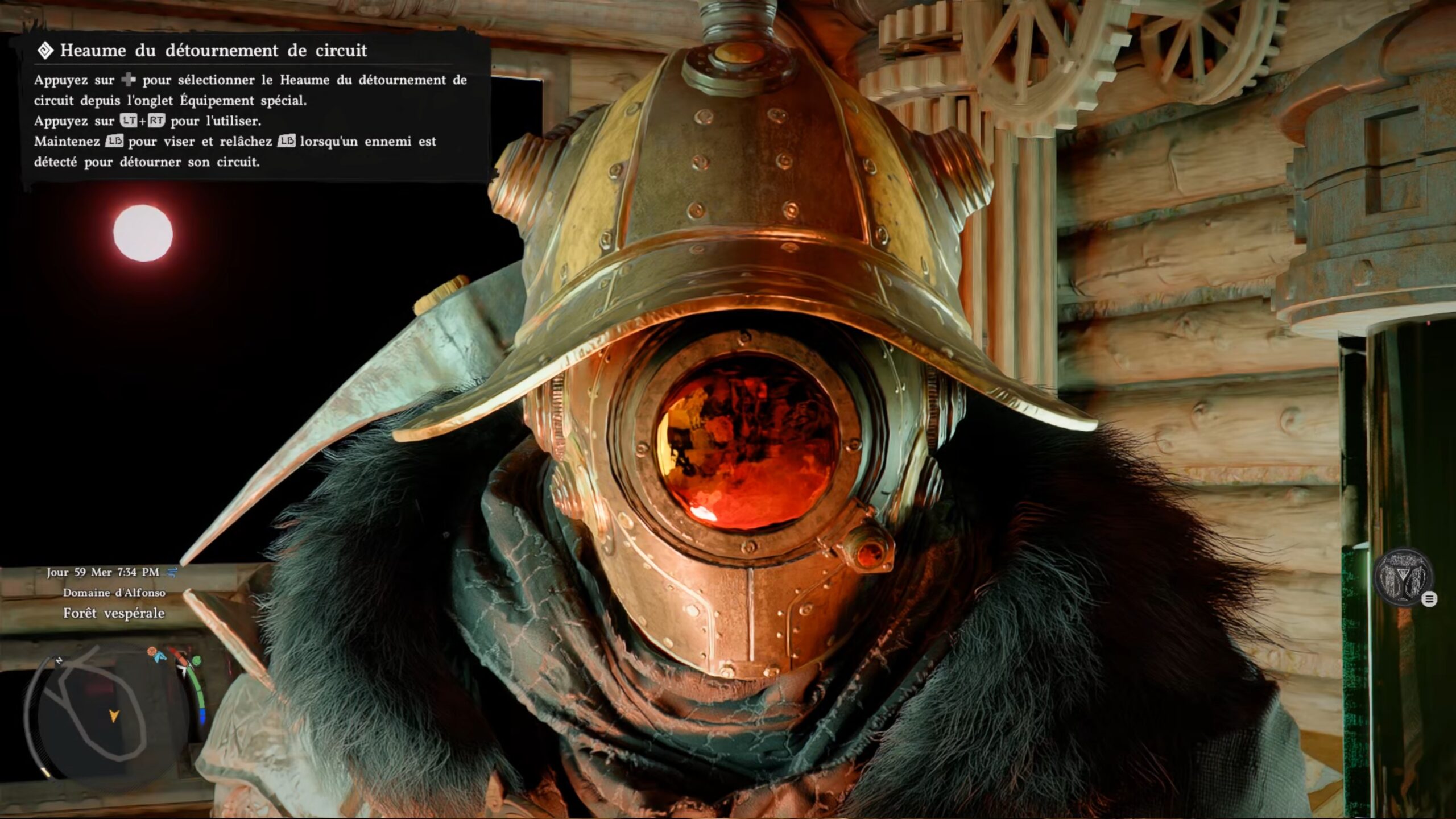
Task: Select the orange player arrow on minimap
Action: click(x=114, y=715)
